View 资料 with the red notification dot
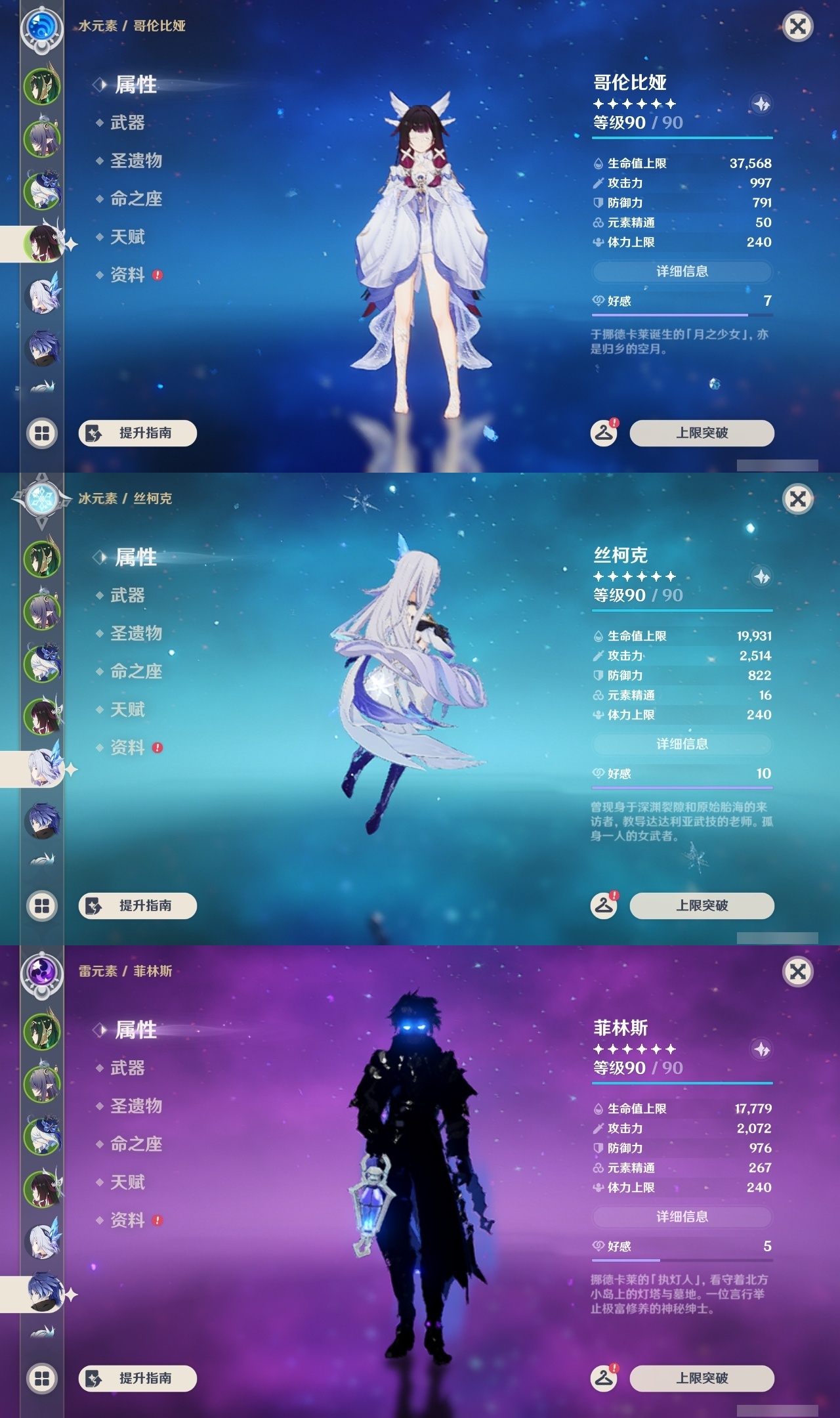This screenshot has height=1418, width=840. 127,276
